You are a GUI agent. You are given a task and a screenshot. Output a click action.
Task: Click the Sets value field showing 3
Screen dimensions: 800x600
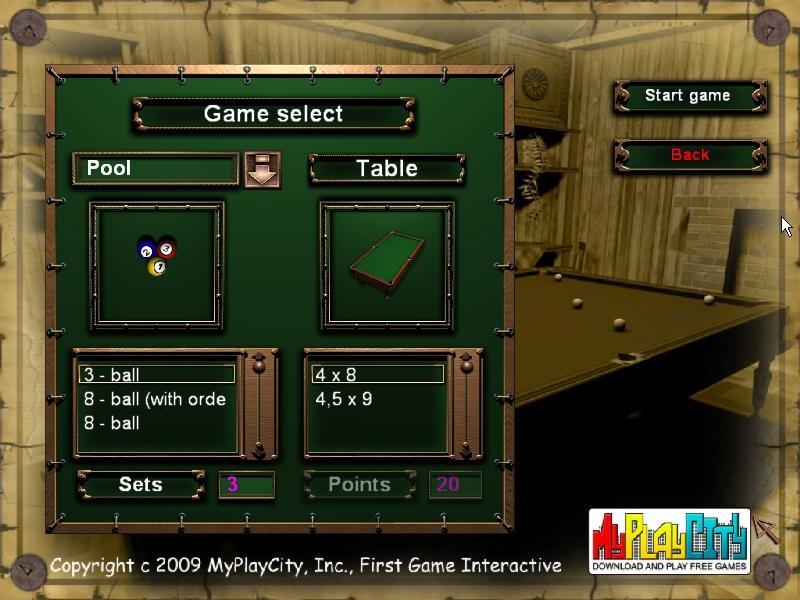(246, 485)
